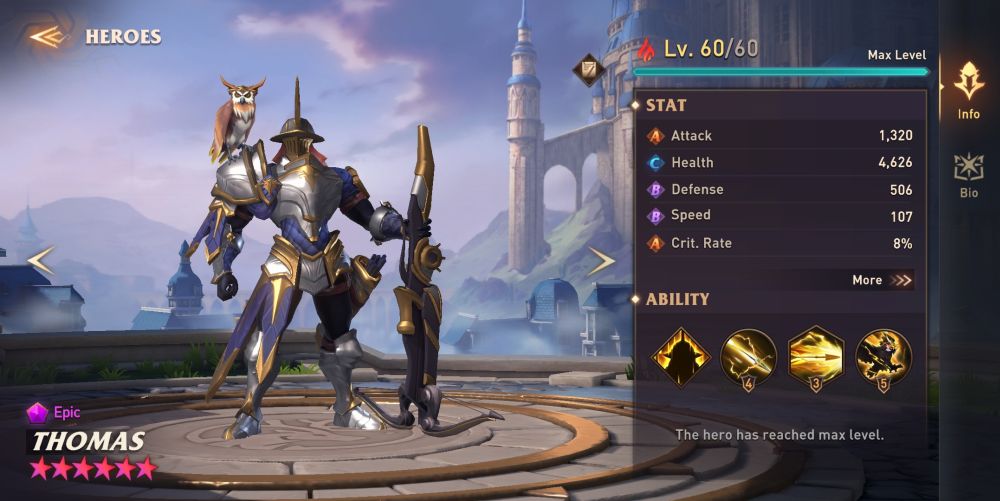Go back from the Heroes screen
Viewport: 1000px width, 501px height.
[46, 37]
